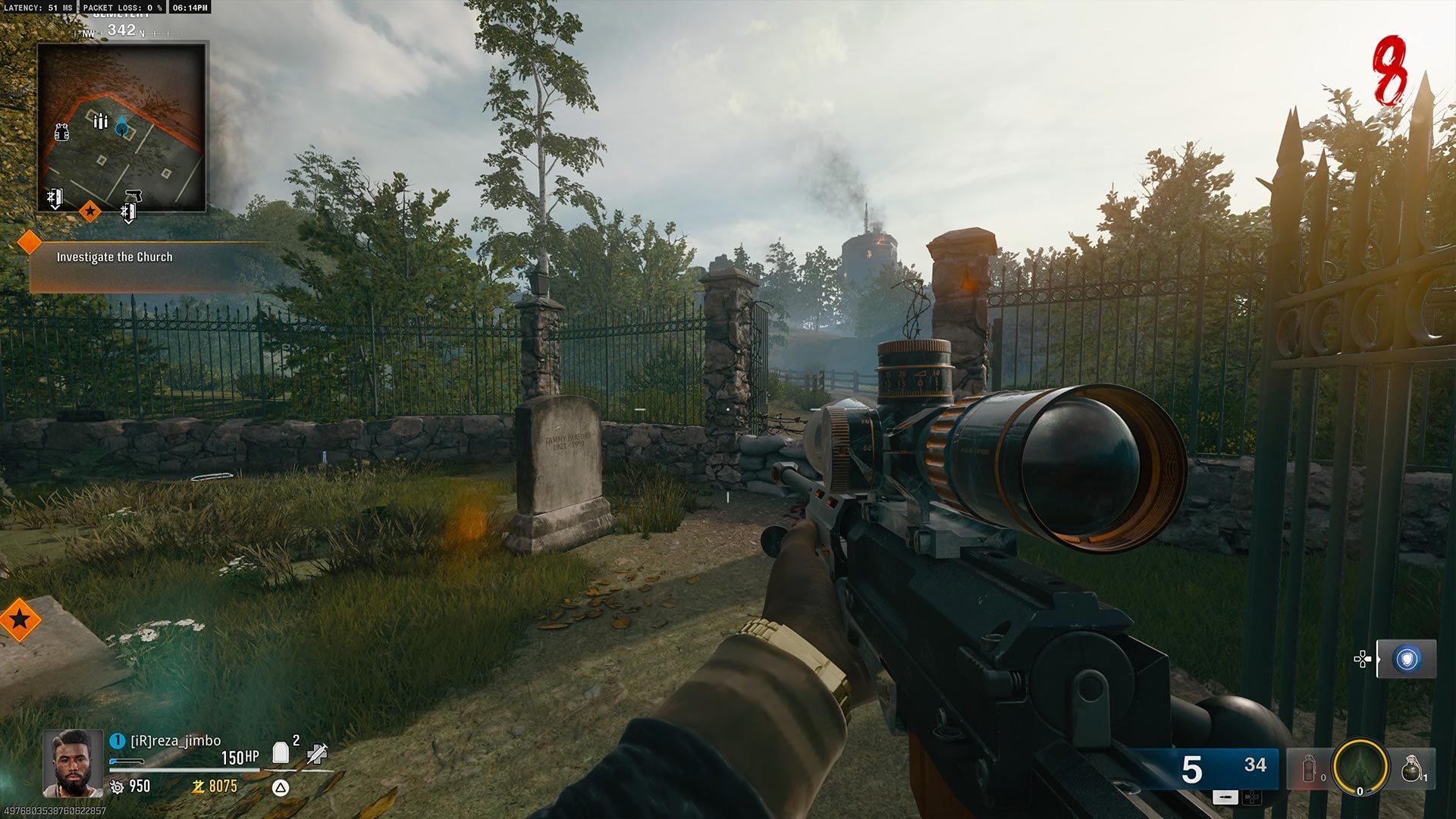Activate the yellow-ringed field upgrade

point(1360,768)
